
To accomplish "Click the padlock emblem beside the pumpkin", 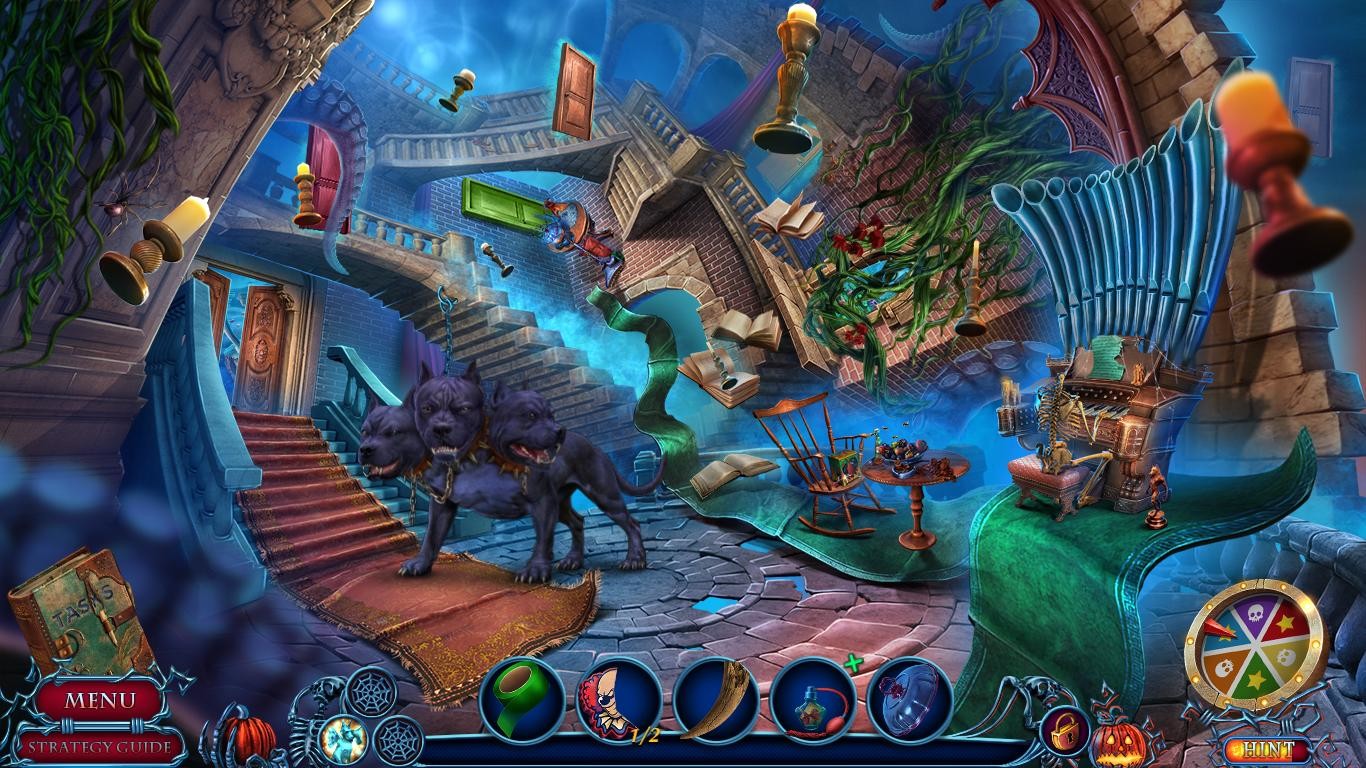I will click(1065, 731).
